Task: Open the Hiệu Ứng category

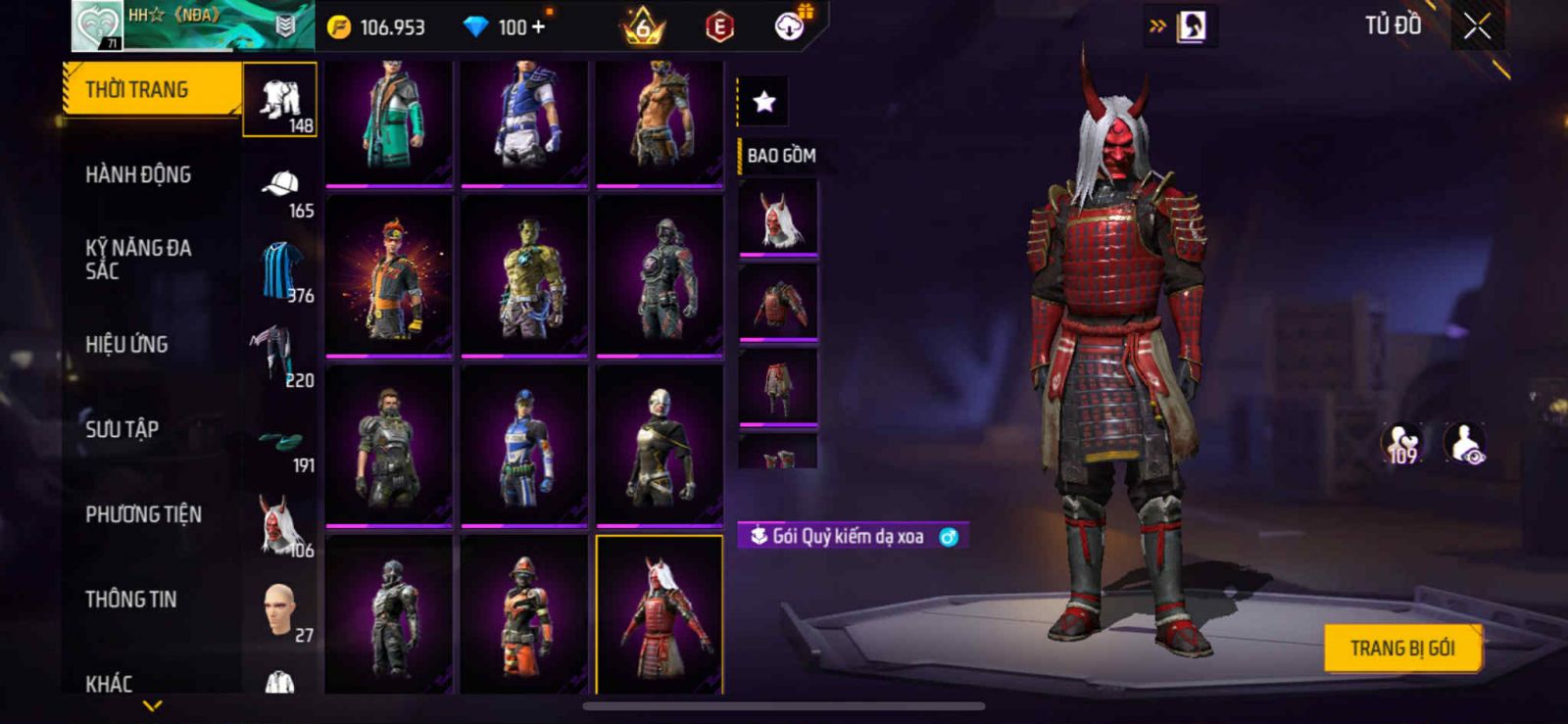Action: click(126, 345)
